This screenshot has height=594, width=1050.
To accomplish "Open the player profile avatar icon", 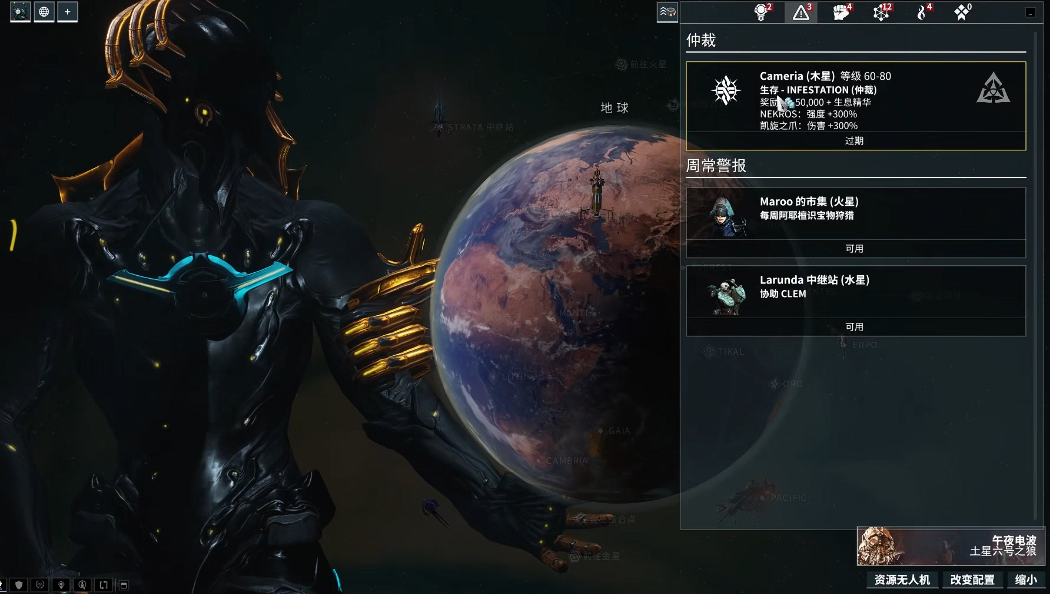I will coord(20,12).
